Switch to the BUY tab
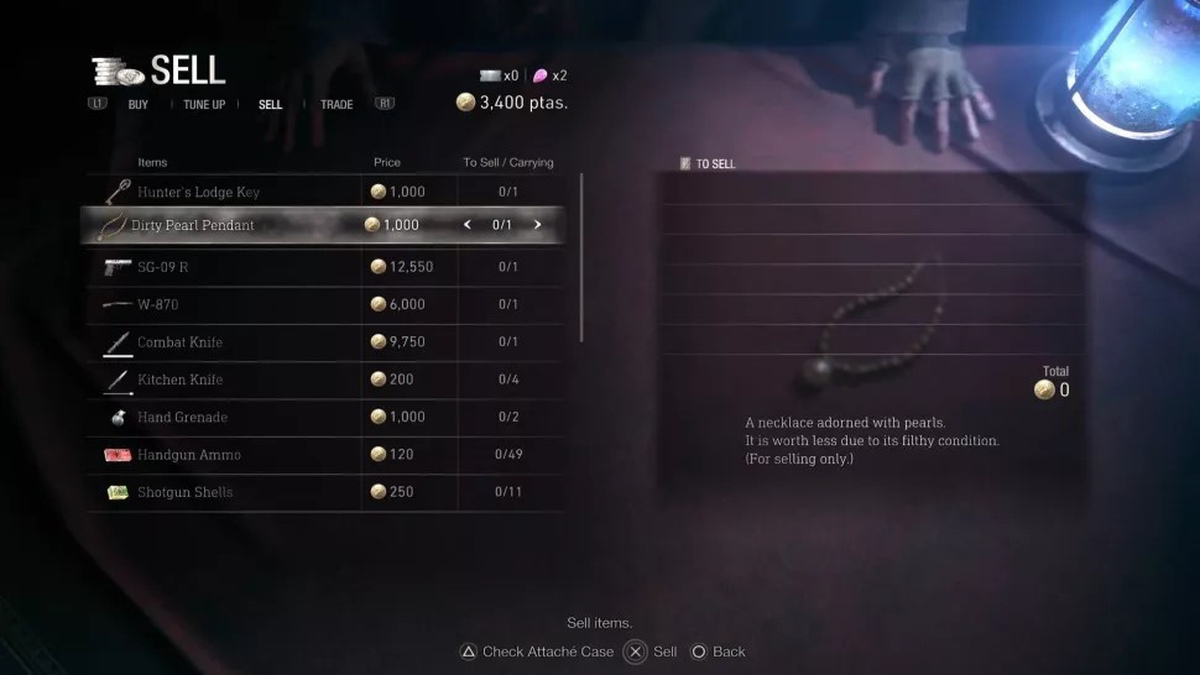Viewport: 1200px width, 675px height. coord(138,104)
